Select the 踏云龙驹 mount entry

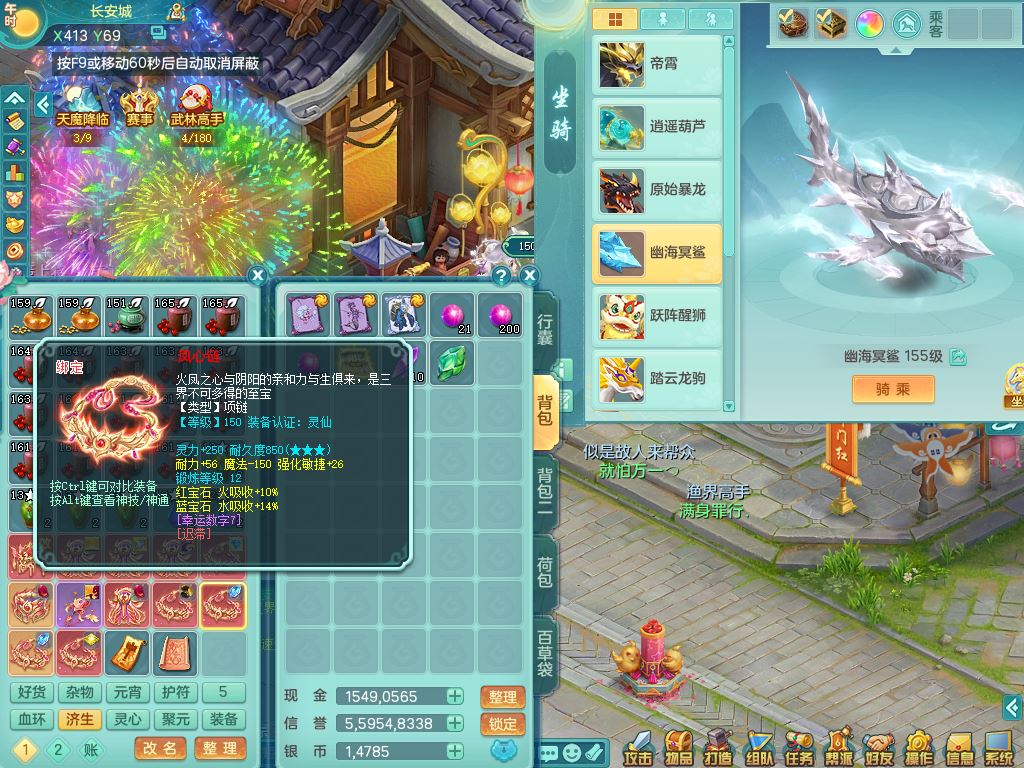tap(657, 378)
